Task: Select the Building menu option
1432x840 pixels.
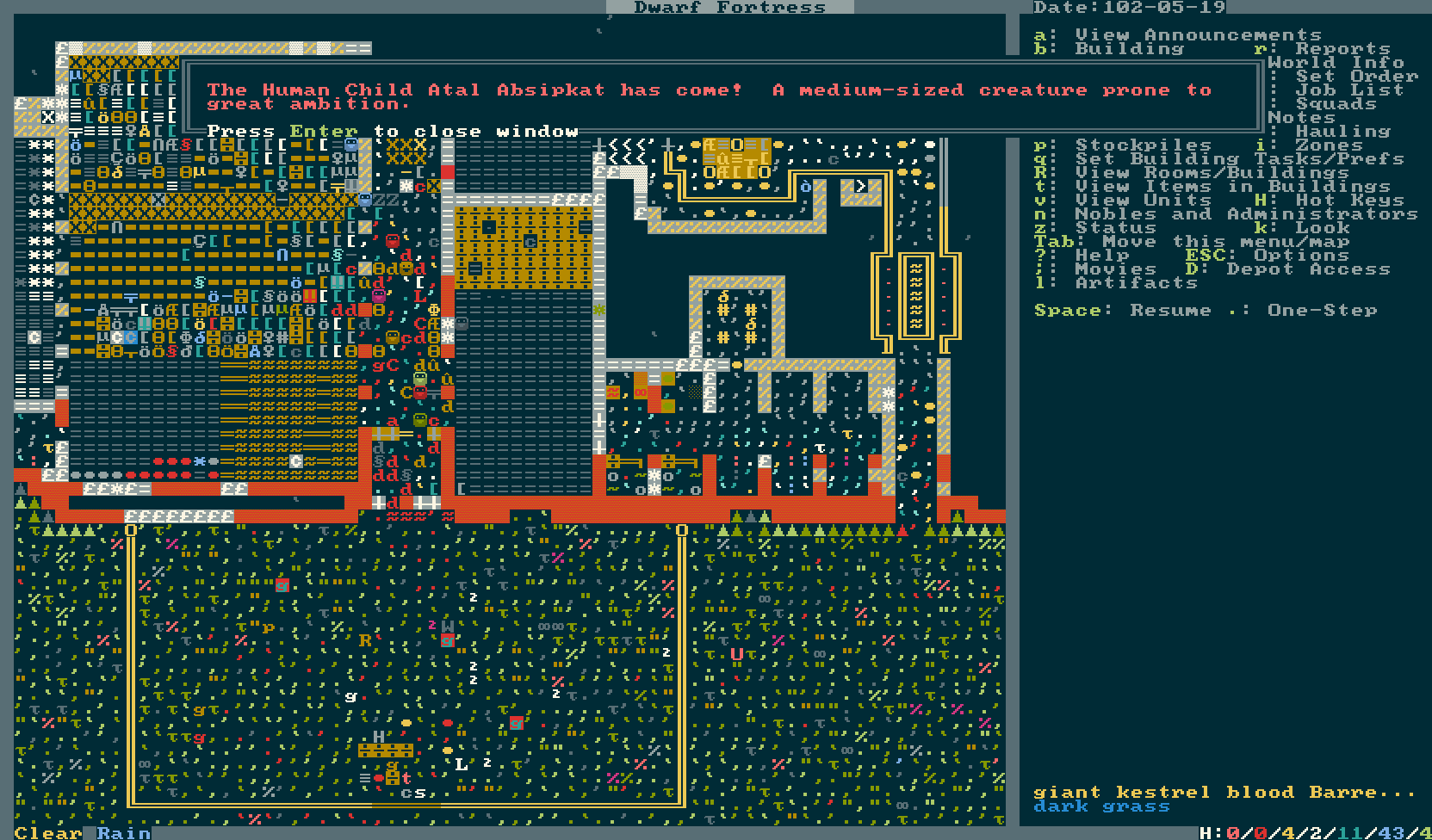Action: tap(1129, 49)
